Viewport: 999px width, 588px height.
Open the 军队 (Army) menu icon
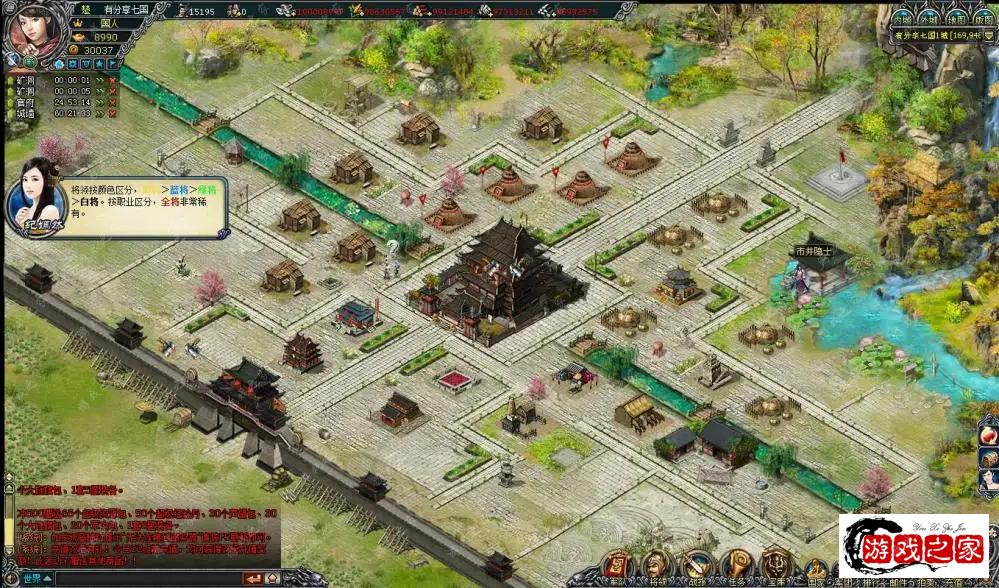[615, 563]
